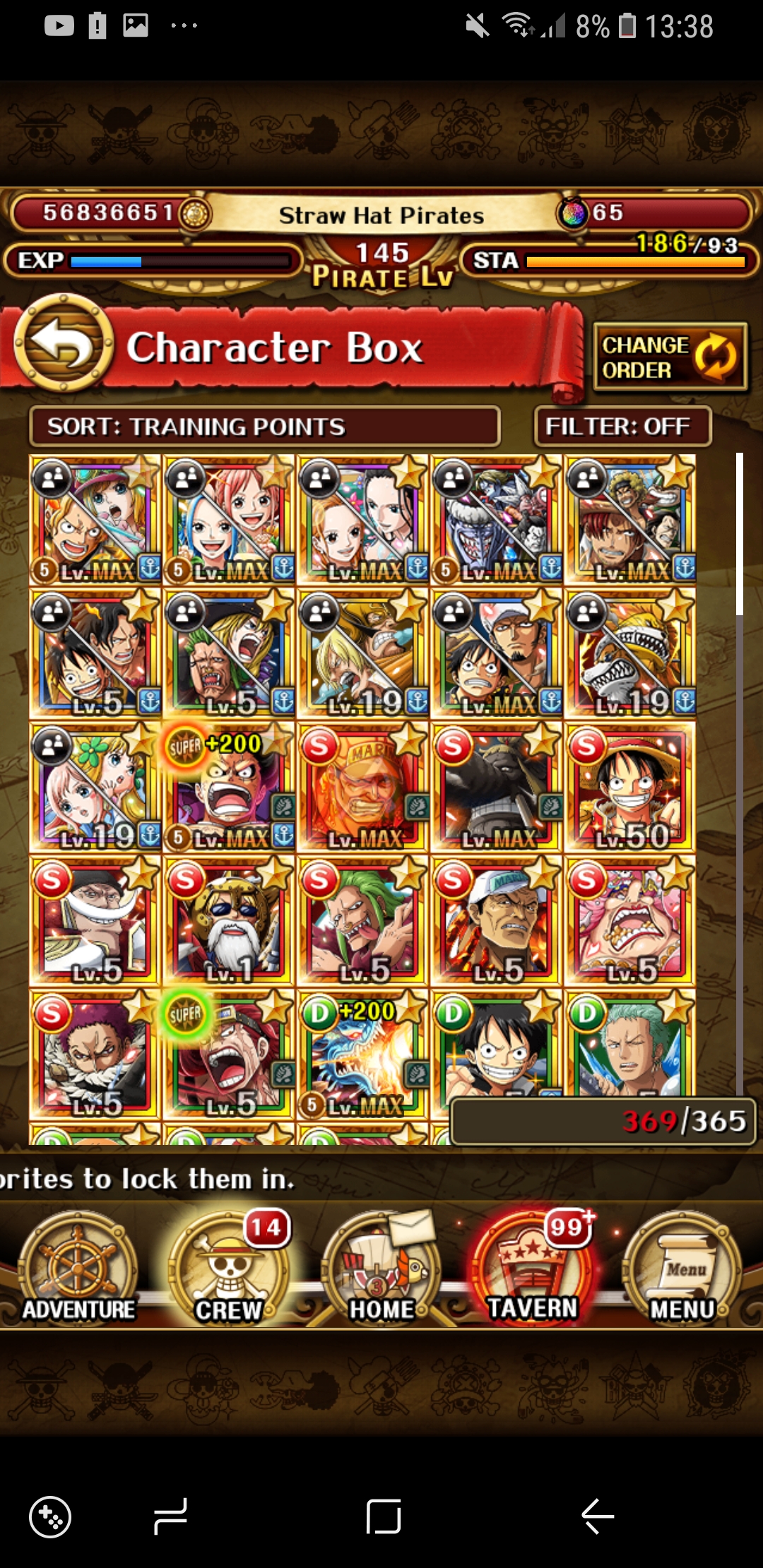The height and width of the screenshot is (1568, 763).
Task: Select the Katakuri Lv.5 character tile
Action: coord(95,1054)
